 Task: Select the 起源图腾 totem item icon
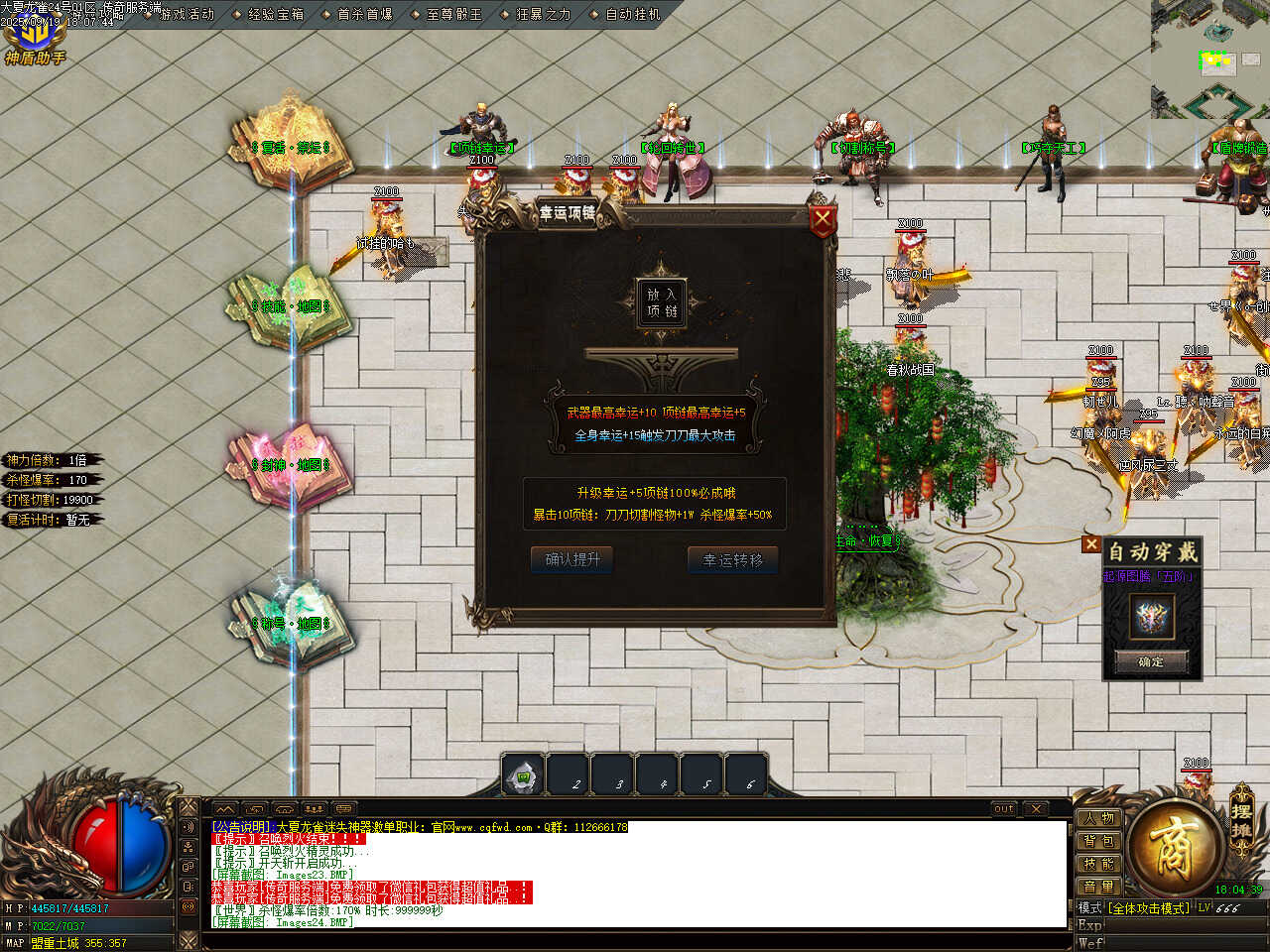(1152, 617)
